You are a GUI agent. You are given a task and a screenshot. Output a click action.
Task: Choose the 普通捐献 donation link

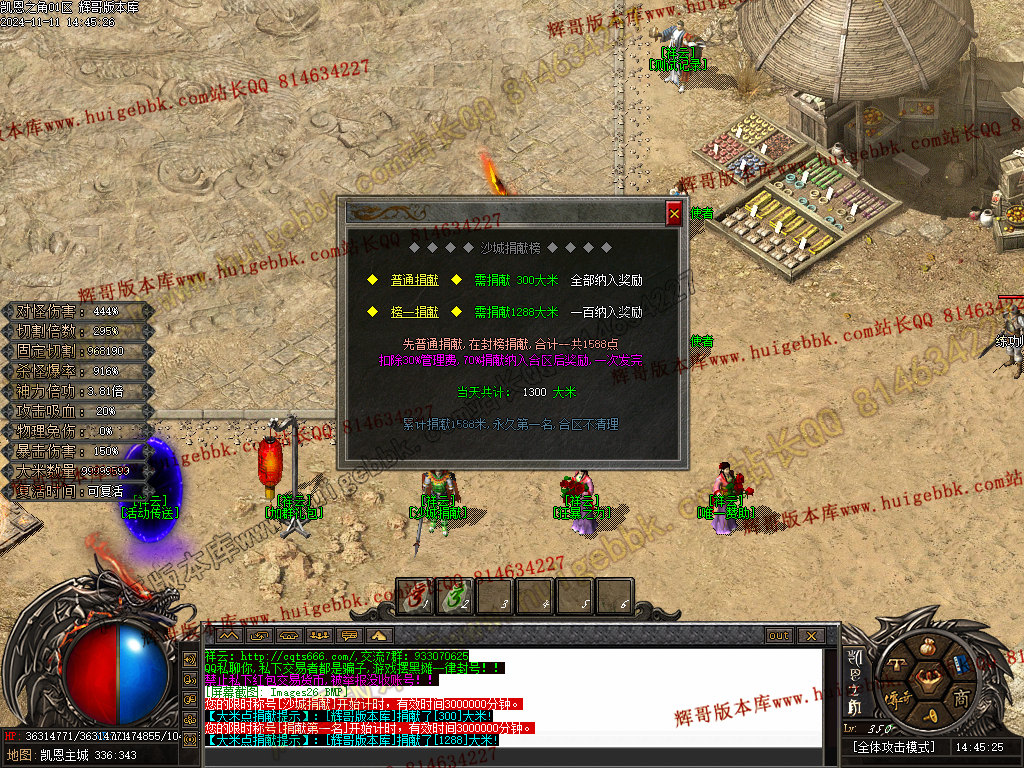(414, 281)
